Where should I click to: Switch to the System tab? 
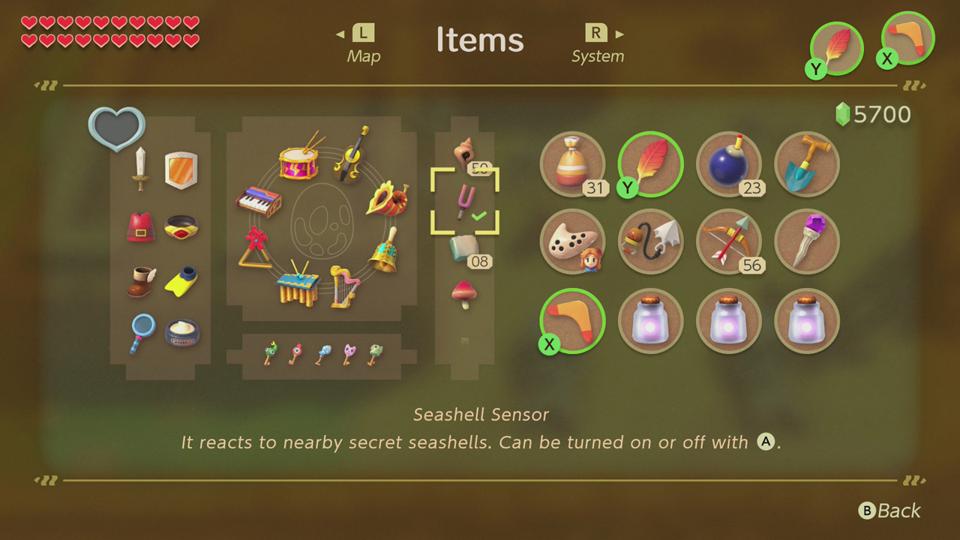click(x=598, y=44)
